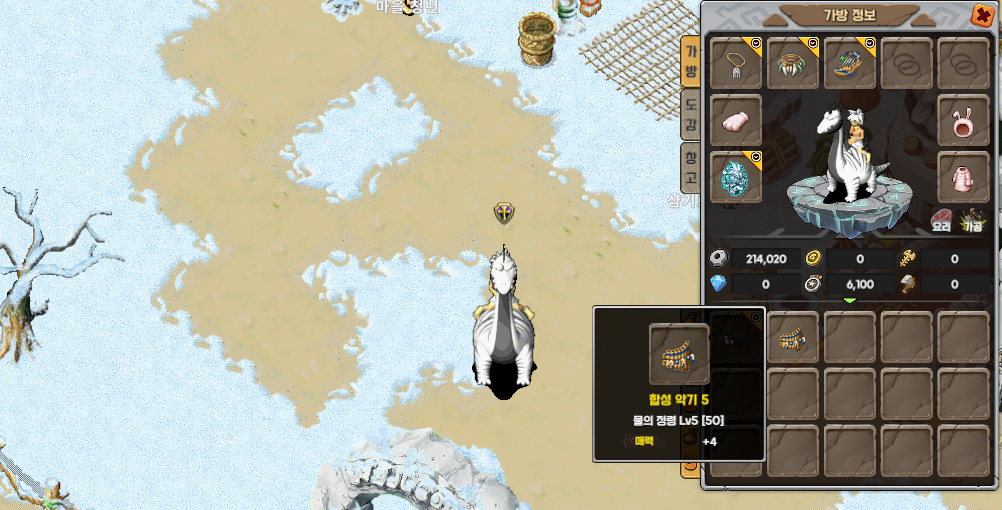Image resolution: width=1002 pixels, height=510 pixels.
Task: Select the pink glove equipment slot
Action: pos(736,121)
